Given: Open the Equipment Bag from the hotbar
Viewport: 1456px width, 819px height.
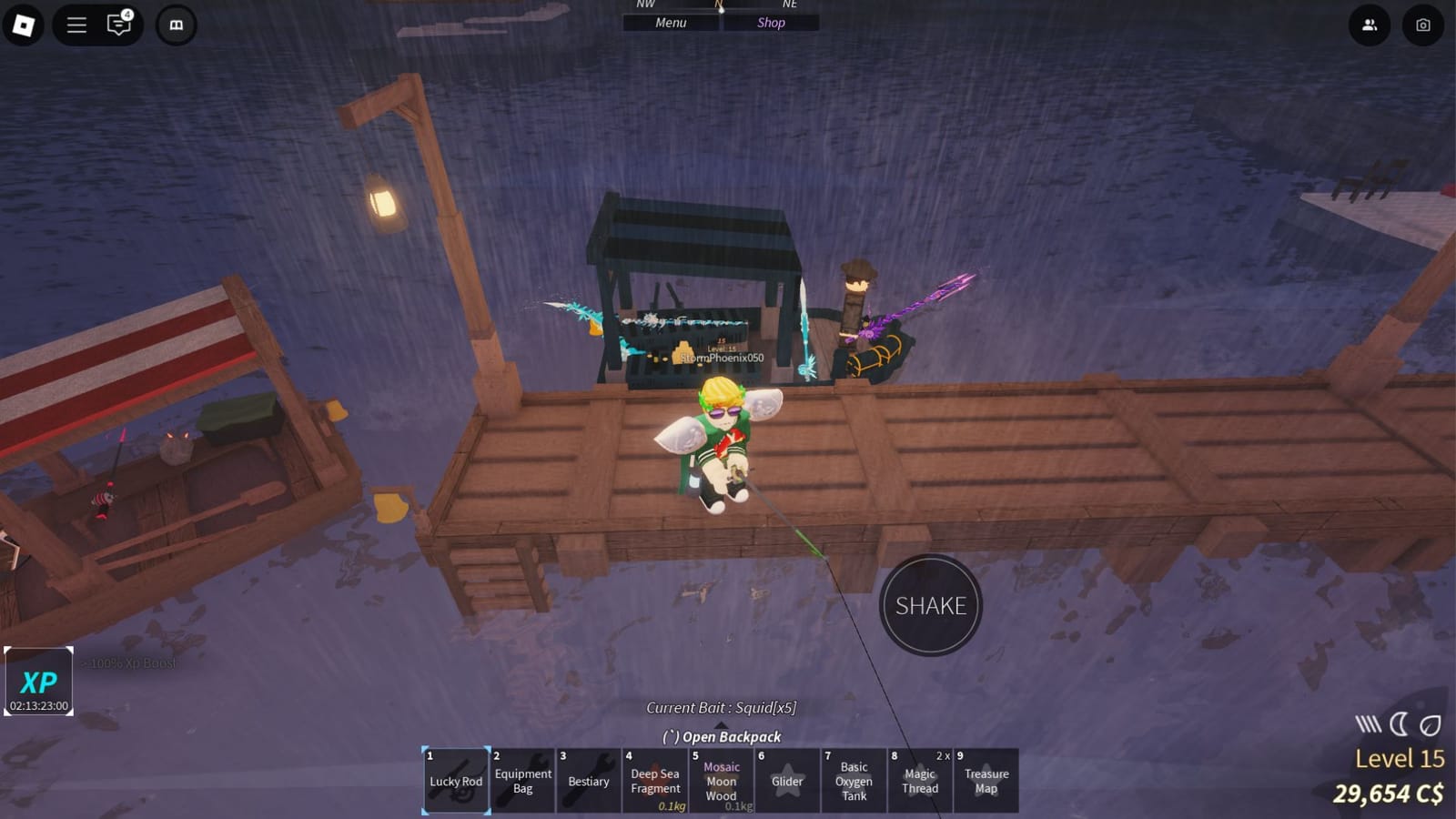Looking at the screenshot, I should point(522,781).
